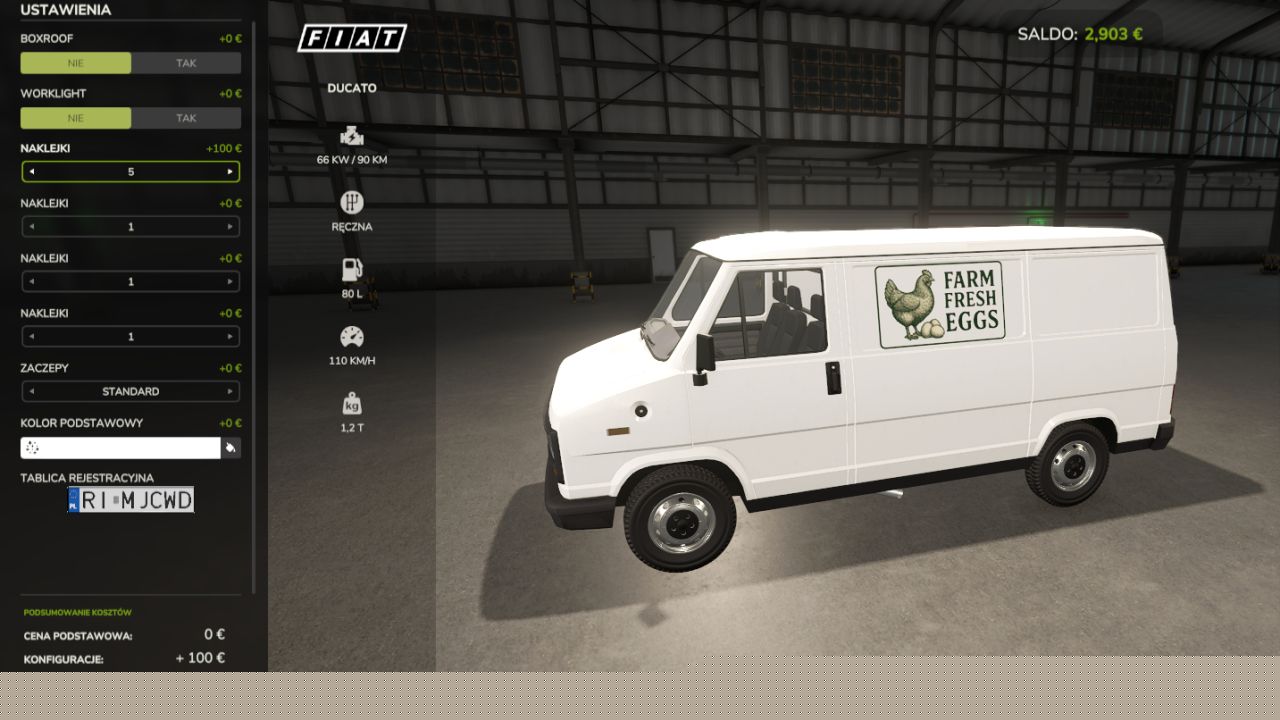Viewport: 1280px width, 720px height.
Task: Click left arrow on Naklejki stepper showing 5
Action: tap(31, 172)
